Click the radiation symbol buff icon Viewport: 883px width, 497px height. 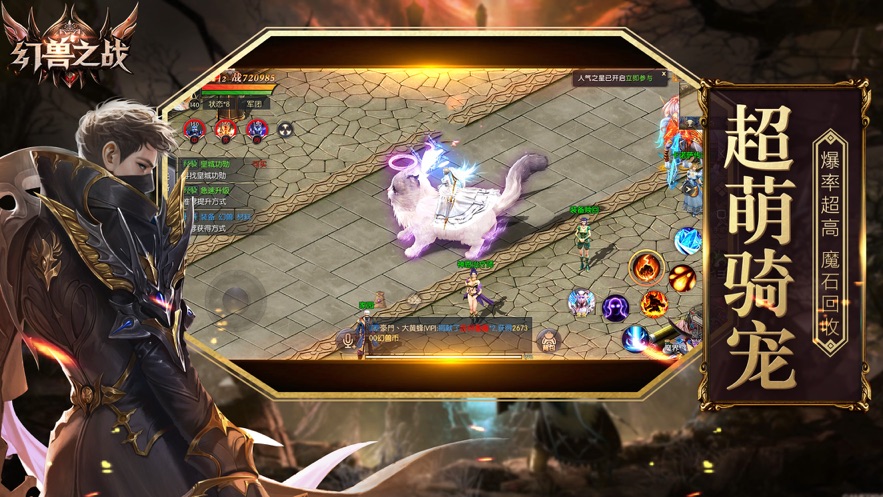(x=286, y=128)
